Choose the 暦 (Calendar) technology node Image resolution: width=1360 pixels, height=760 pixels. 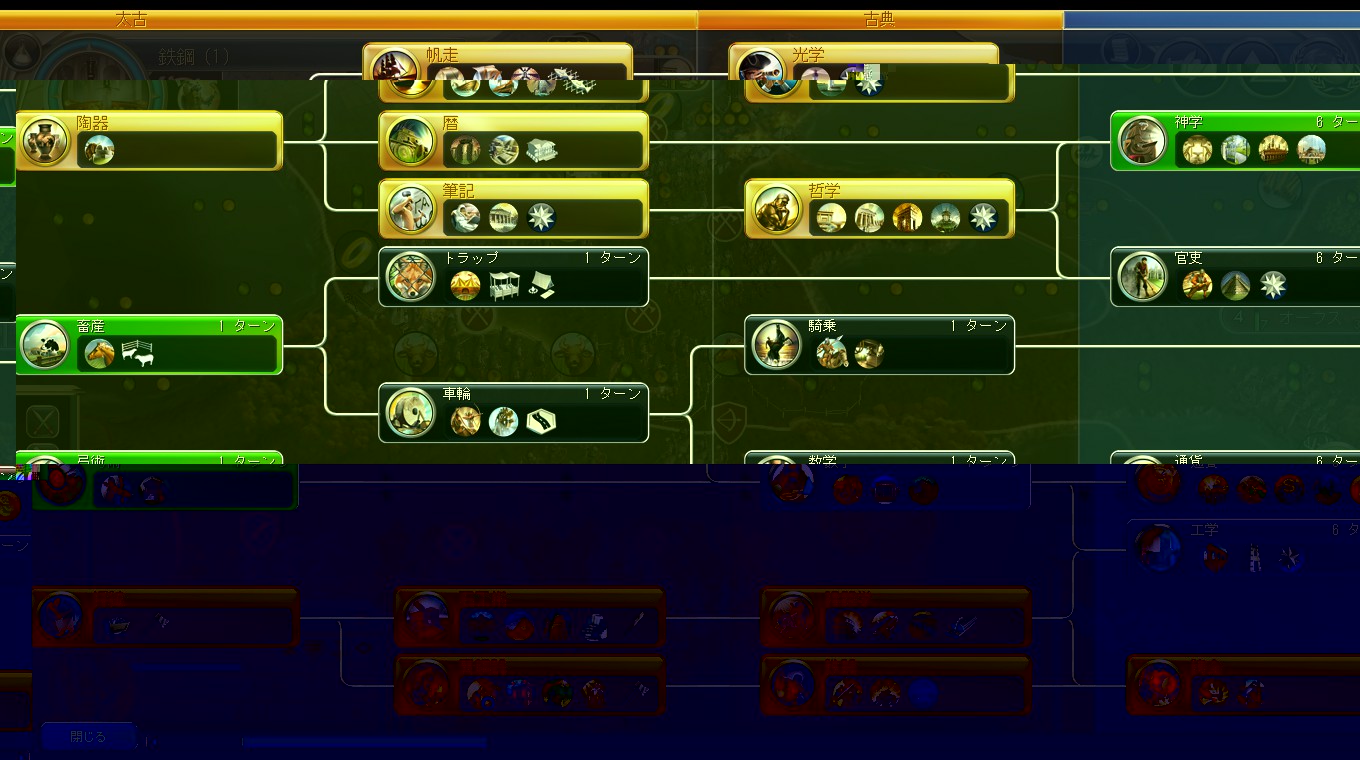click(x=514, y=140)
